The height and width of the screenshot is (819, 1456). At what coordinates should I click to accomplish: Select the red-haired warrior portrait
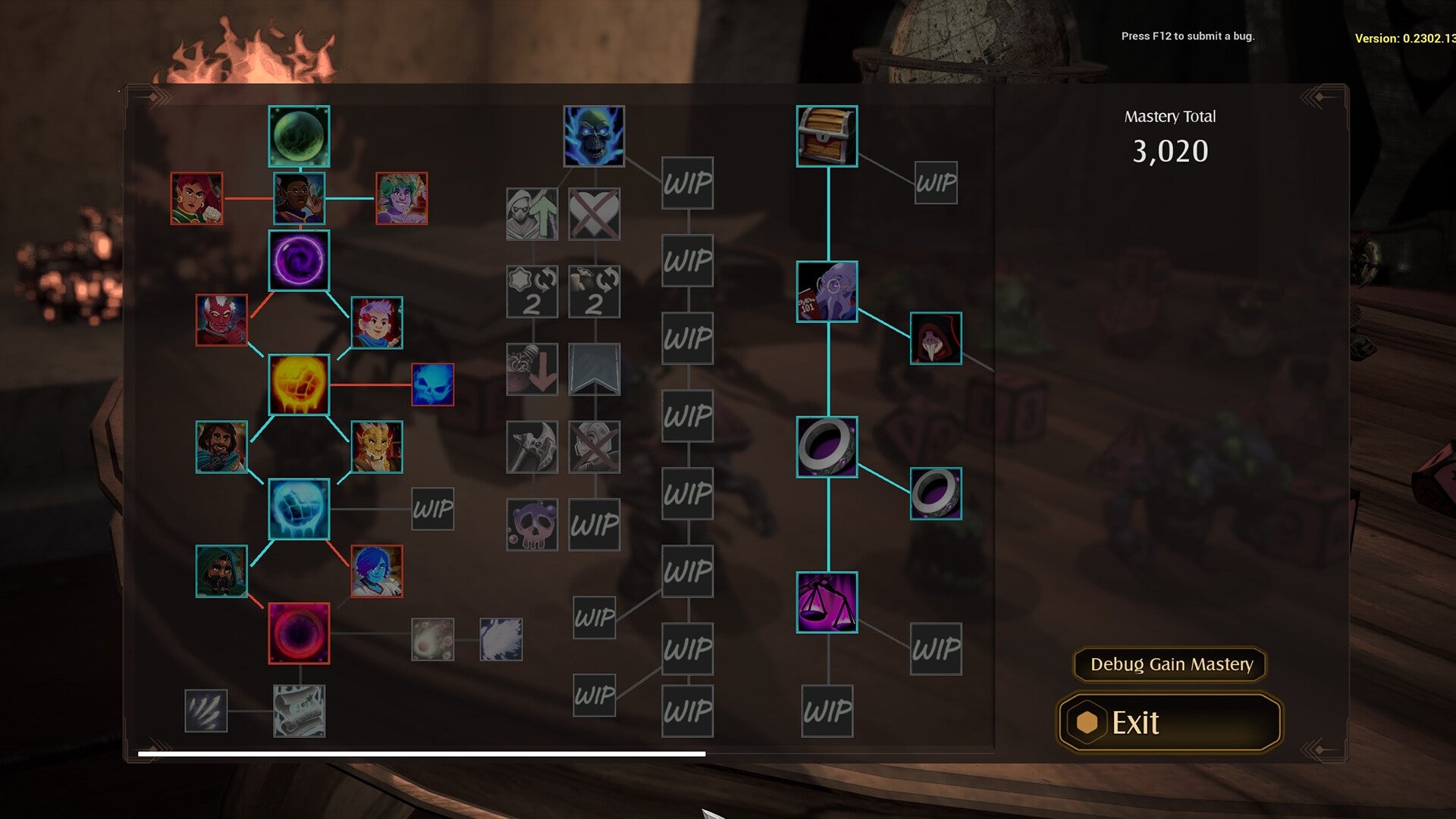click(196, 200)
